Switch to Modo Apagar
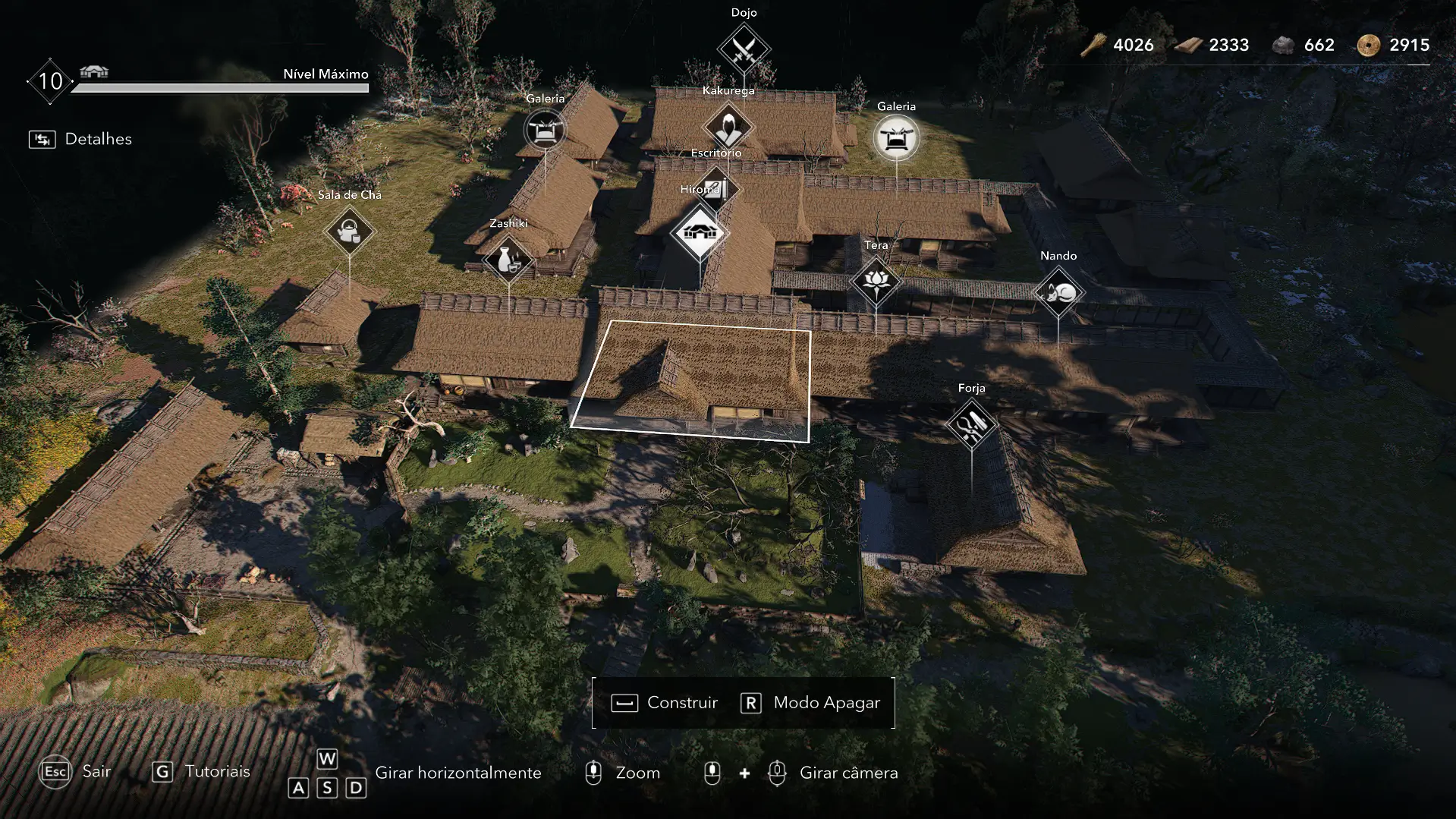Viewport: 1456px width, 819px height. tap(810, 703)
